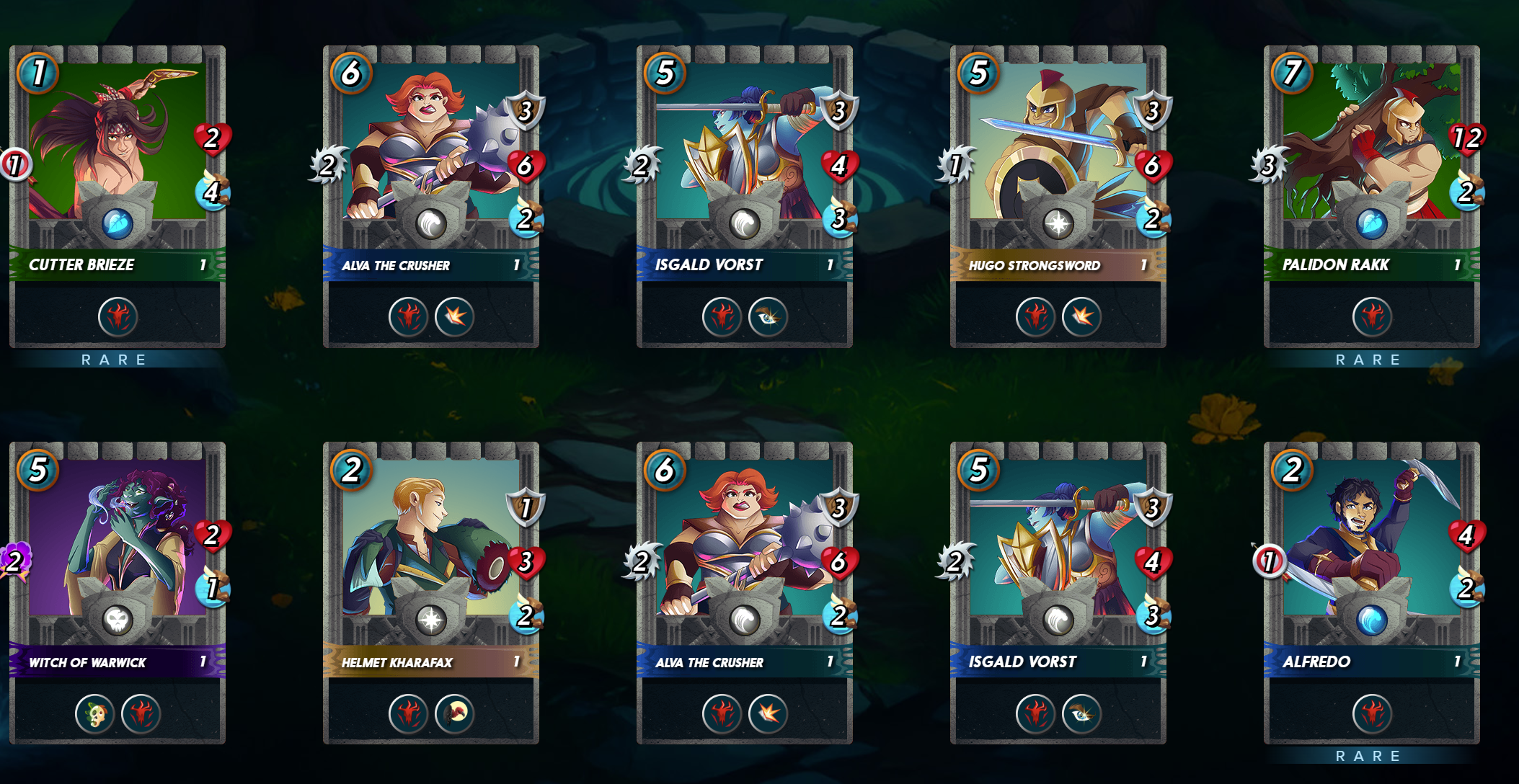Image resolution: width=1519 pixels, height=784 pixels.
Task: Inspect Alfredo's red ability icon
Action: [1371, 713]
